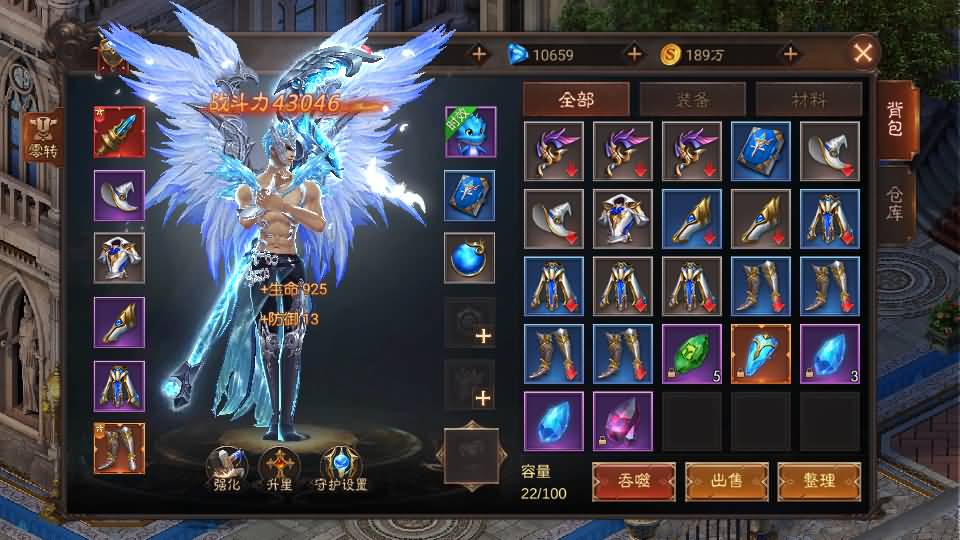Switch to the 装备 equipment tab
960x540 pixels.
(x=692, y=100)
